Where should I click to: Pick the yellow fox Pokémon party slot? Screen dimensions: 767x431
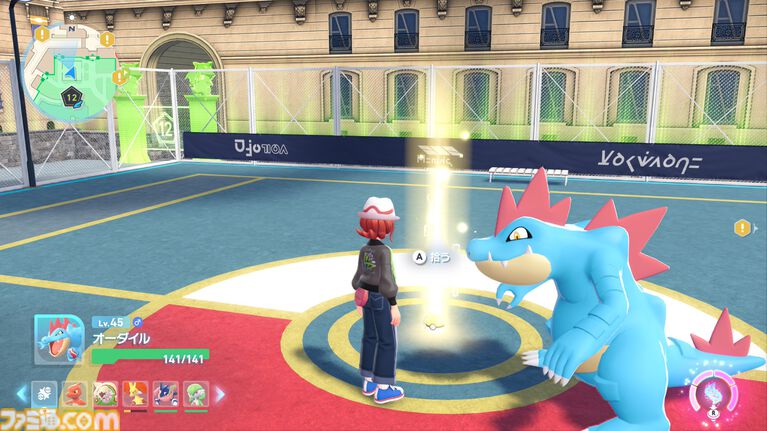click(134, 394)
